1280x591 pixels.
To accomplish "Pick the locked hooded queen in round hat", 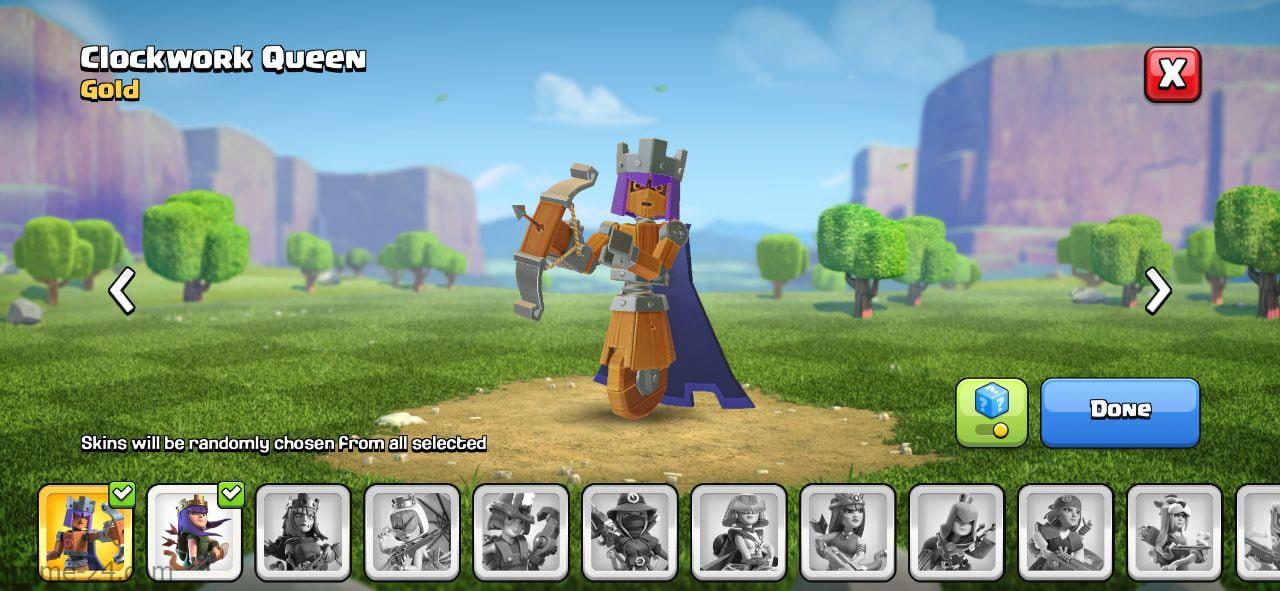I will (630, 532).
